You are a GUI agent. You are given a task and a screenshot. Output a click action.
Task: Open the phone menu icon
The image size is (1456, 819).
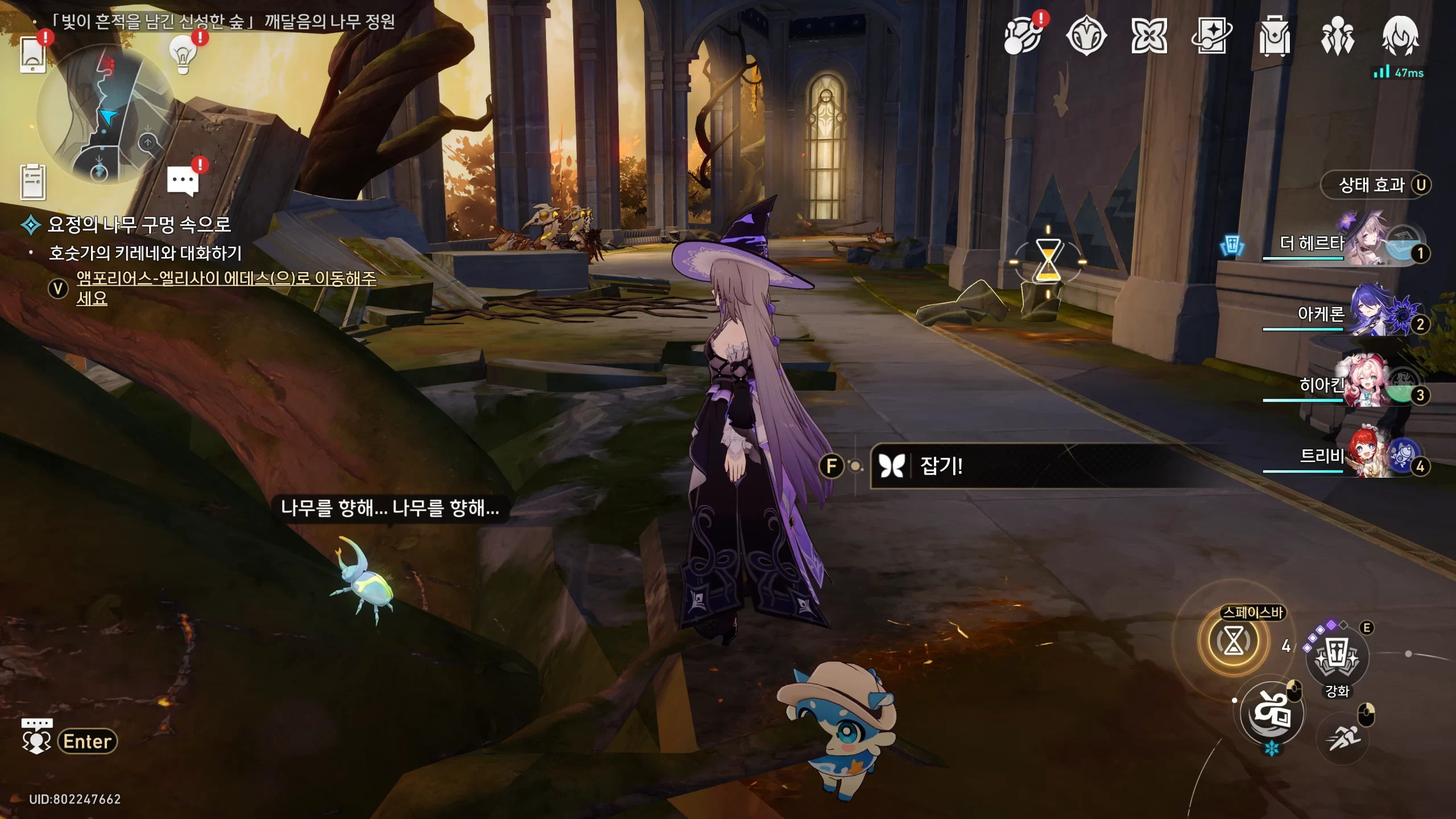(32, 55)
